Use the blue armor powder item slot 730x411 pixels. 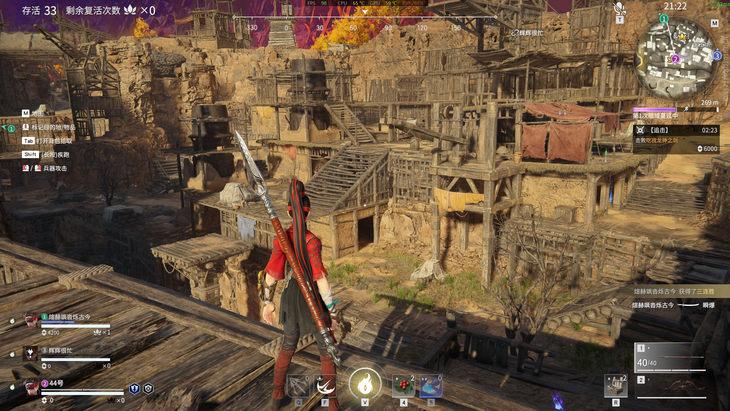coord(431,385)
